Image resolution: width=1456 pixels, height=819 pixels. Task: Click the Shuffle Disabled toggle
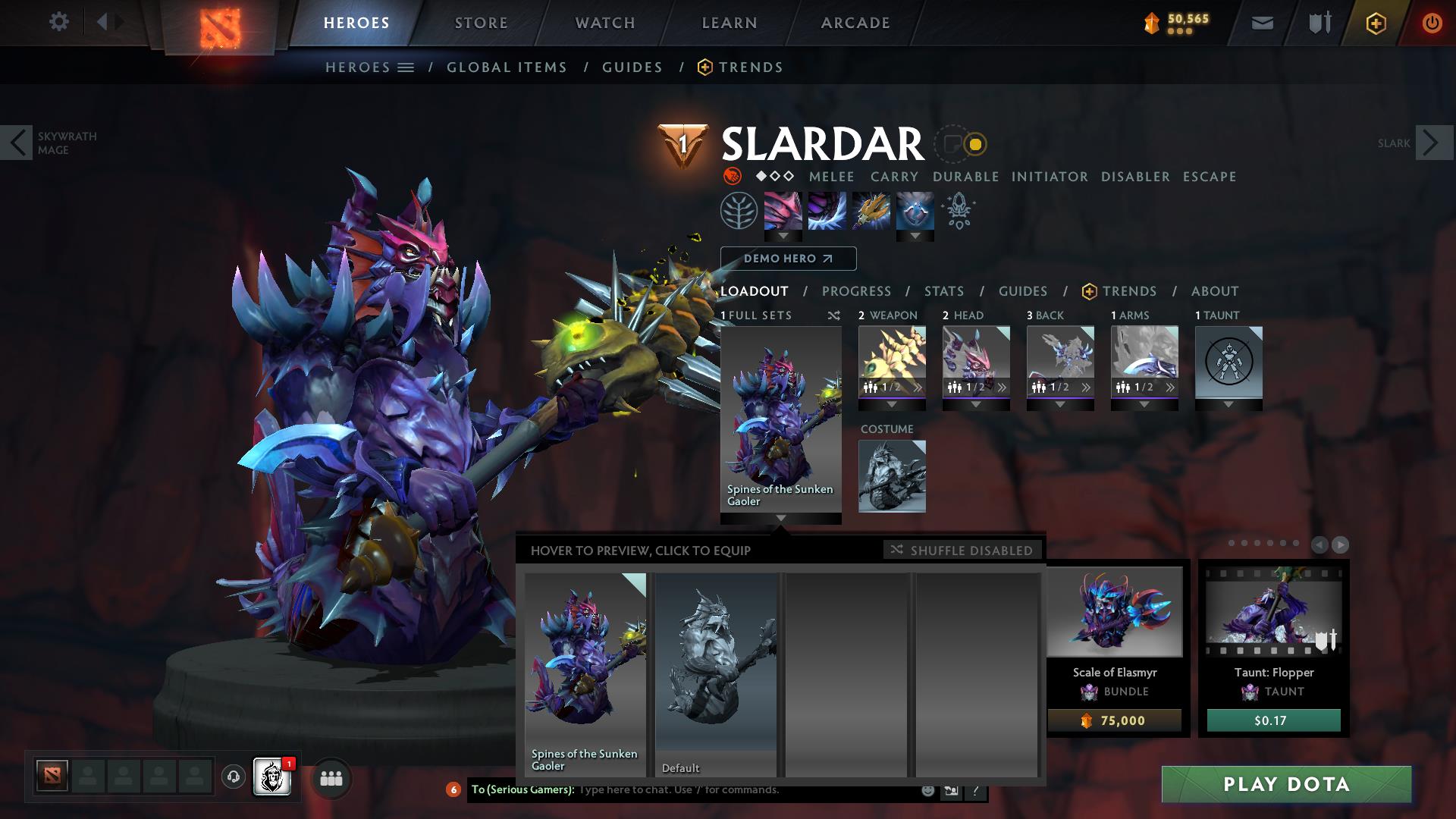[x=962, y=551]
